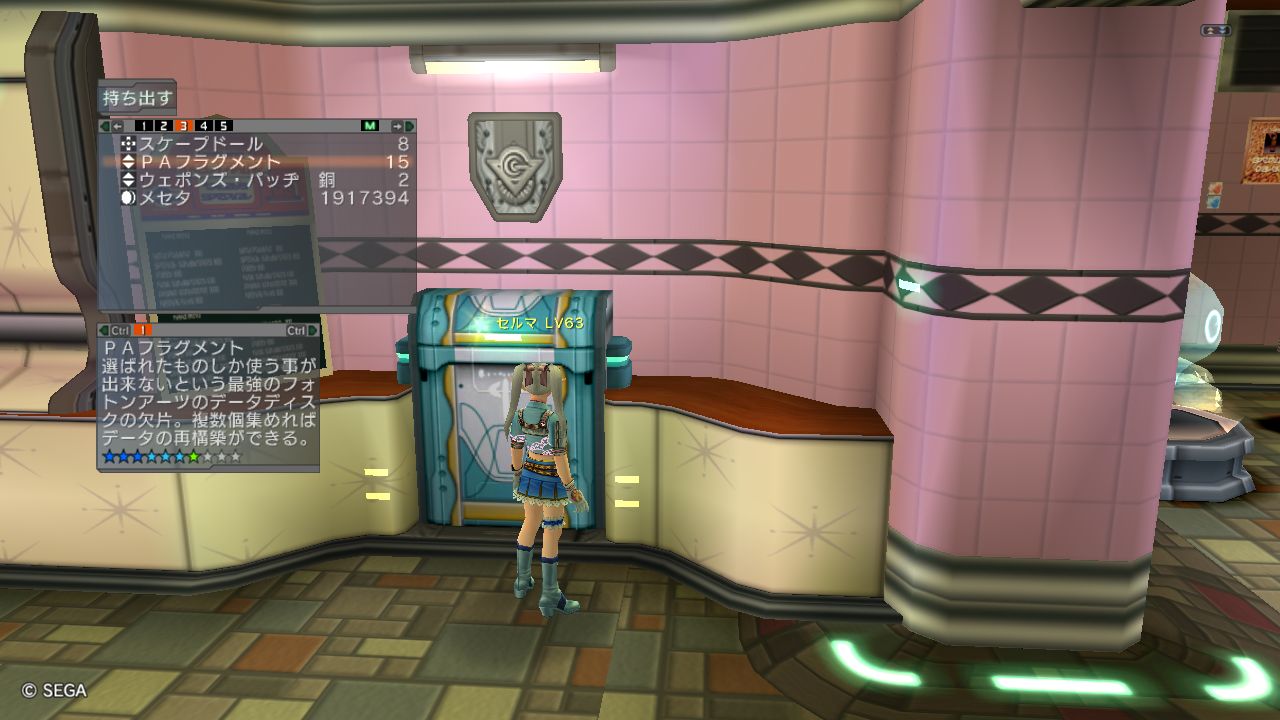Screen dimensions: 1280x720
Task: Switch to storage page tab 2
Action: point(163,126)
